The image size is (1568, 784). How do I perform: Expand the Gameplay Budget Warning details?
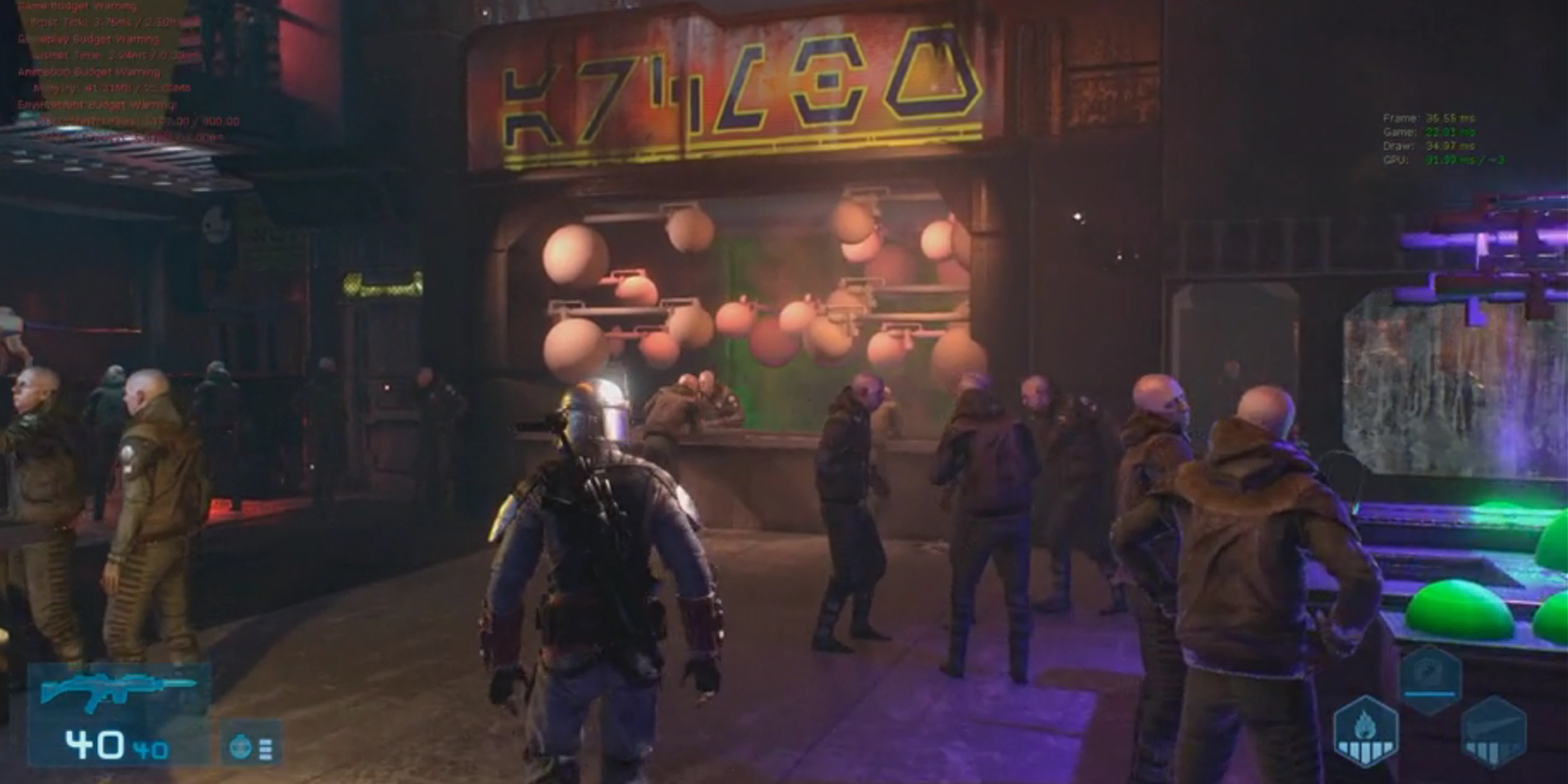[88, 40]
